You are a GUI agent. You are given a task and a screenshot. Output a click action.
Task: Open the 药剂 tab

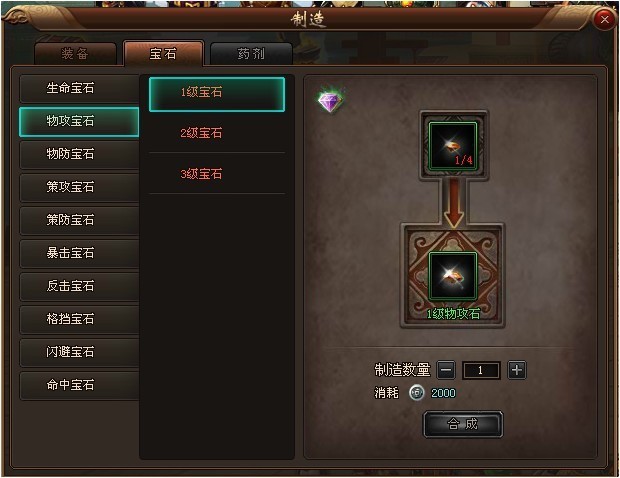pyautogui.click(x=251, y=54)
